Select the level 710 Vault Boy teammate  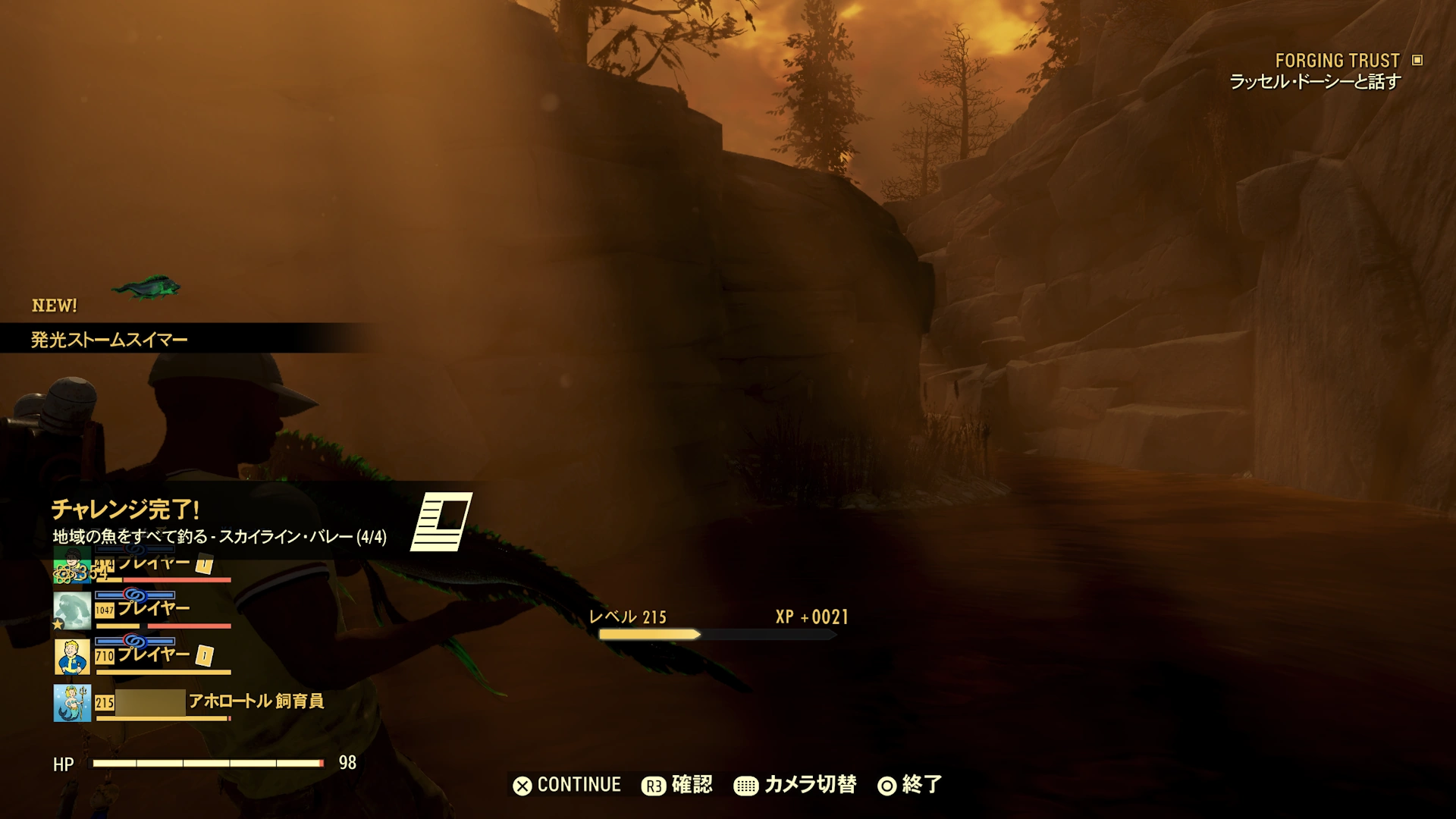[x=143, y=655]
